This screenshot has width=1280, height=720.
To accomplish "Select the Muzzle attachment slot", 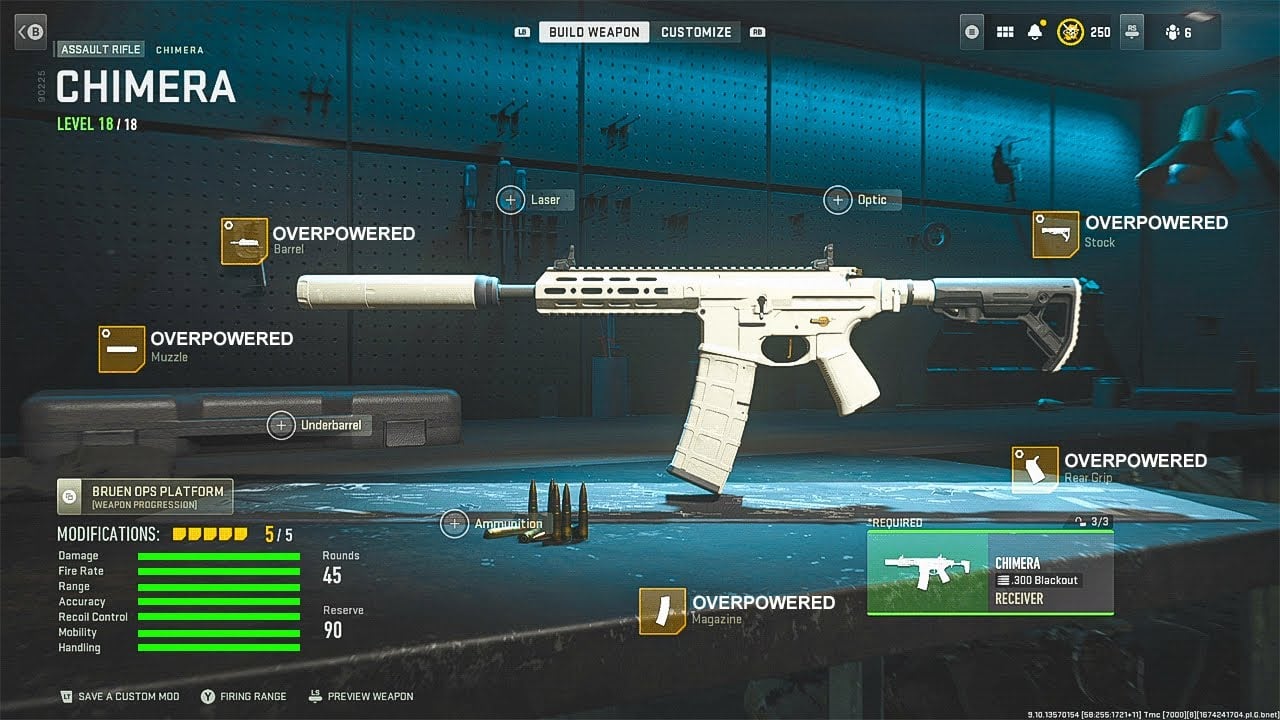I will [122, 348].
